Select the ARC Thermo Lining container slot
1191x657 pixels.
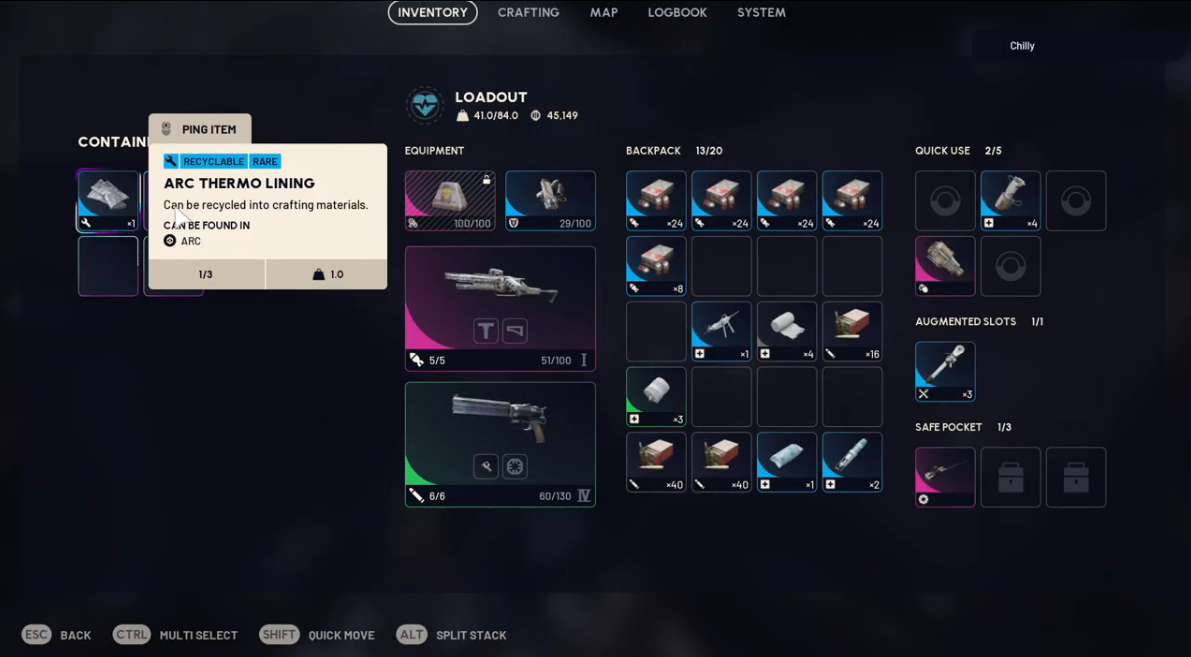coord(108,200)
